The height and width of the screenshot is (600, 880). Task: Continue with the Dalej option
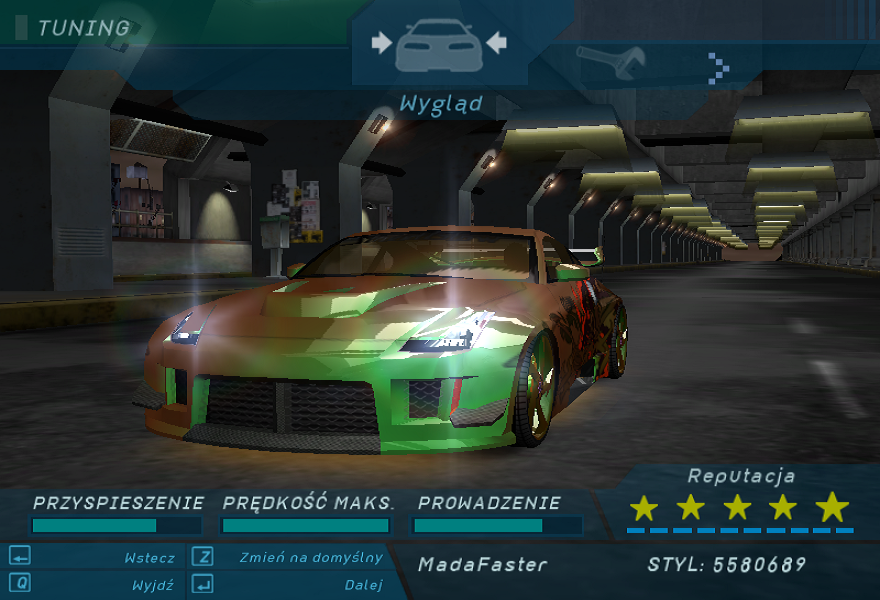363,585
